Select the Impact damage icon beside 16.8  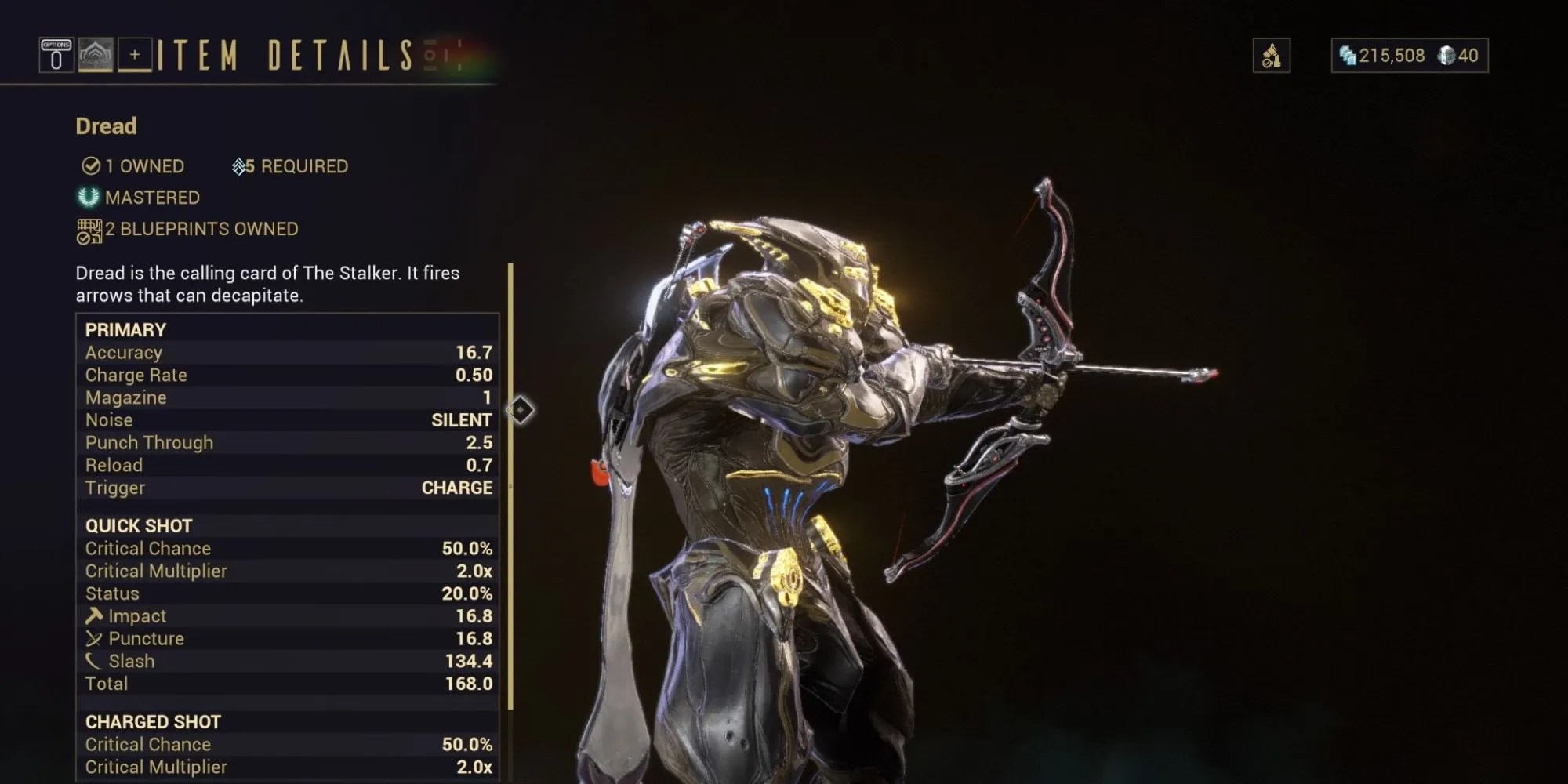(x=96, y=615)
